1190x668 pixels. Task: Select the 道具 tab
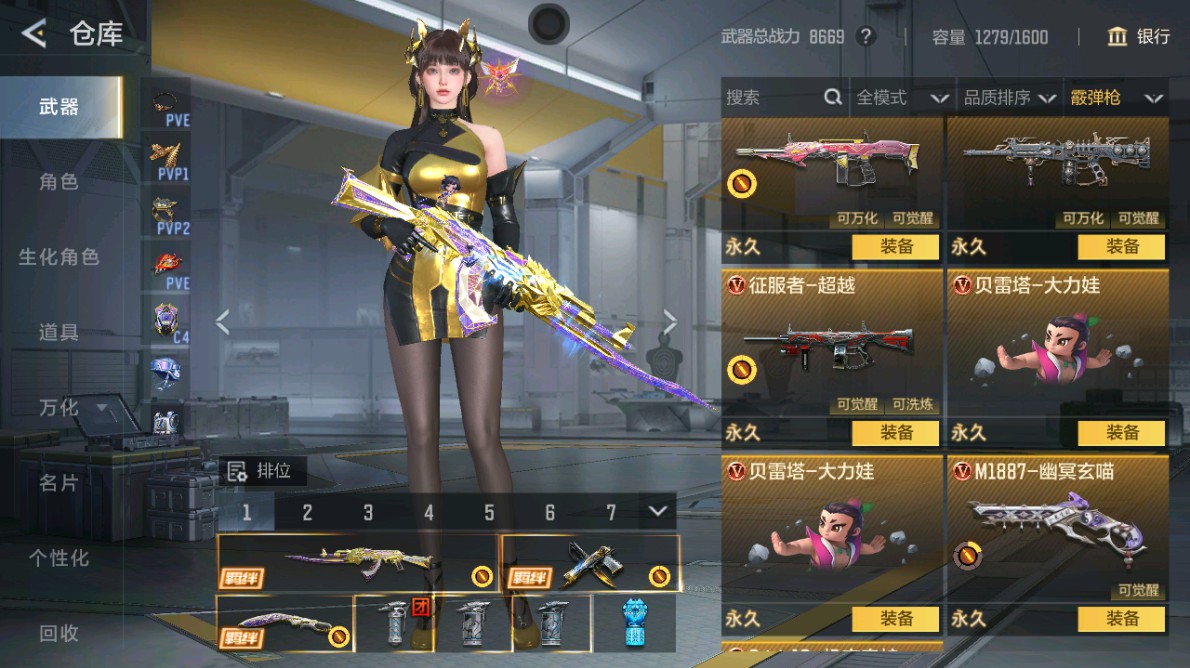tap(59, 332)
